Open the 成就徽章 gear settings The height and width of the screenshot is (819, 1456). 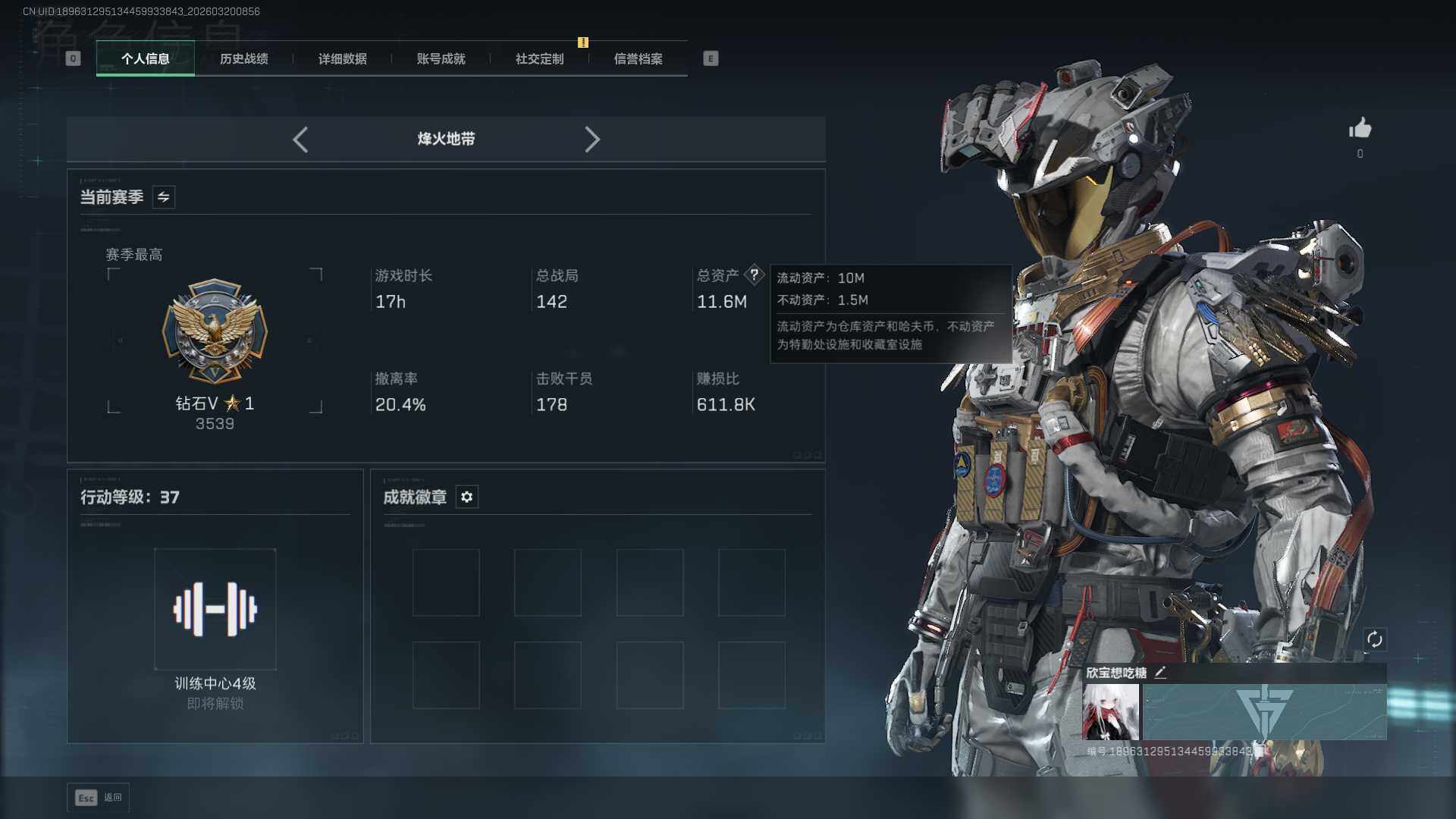click(x=466, y=497)
